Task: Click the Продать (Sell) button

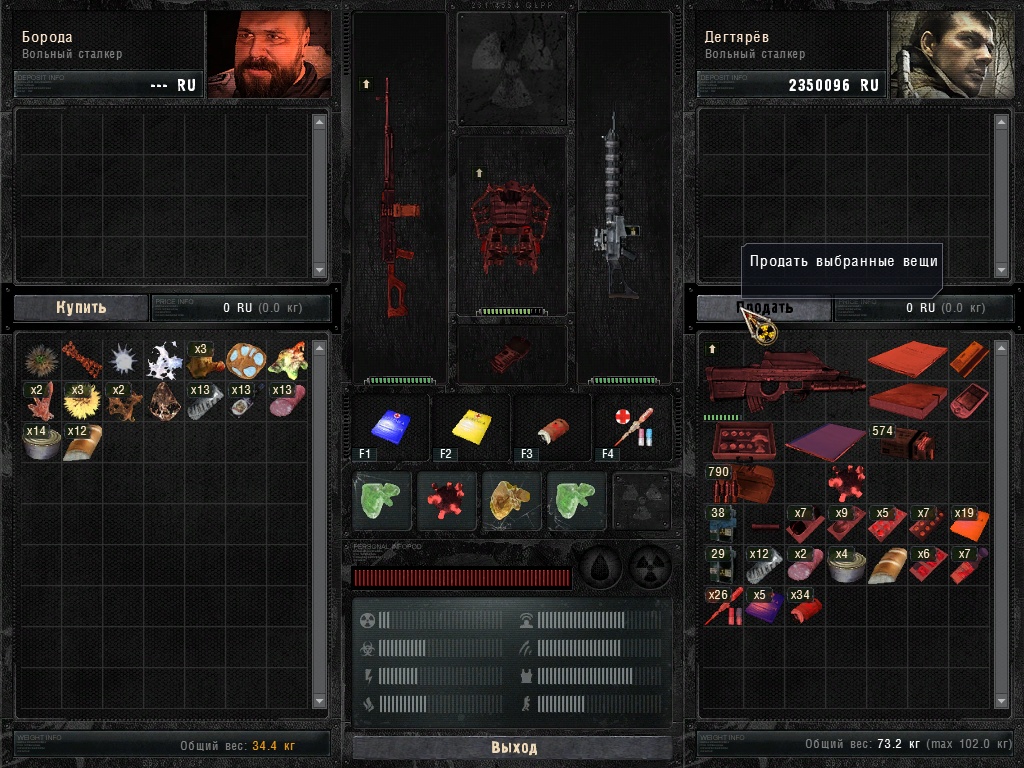Action: pos(764,308)
